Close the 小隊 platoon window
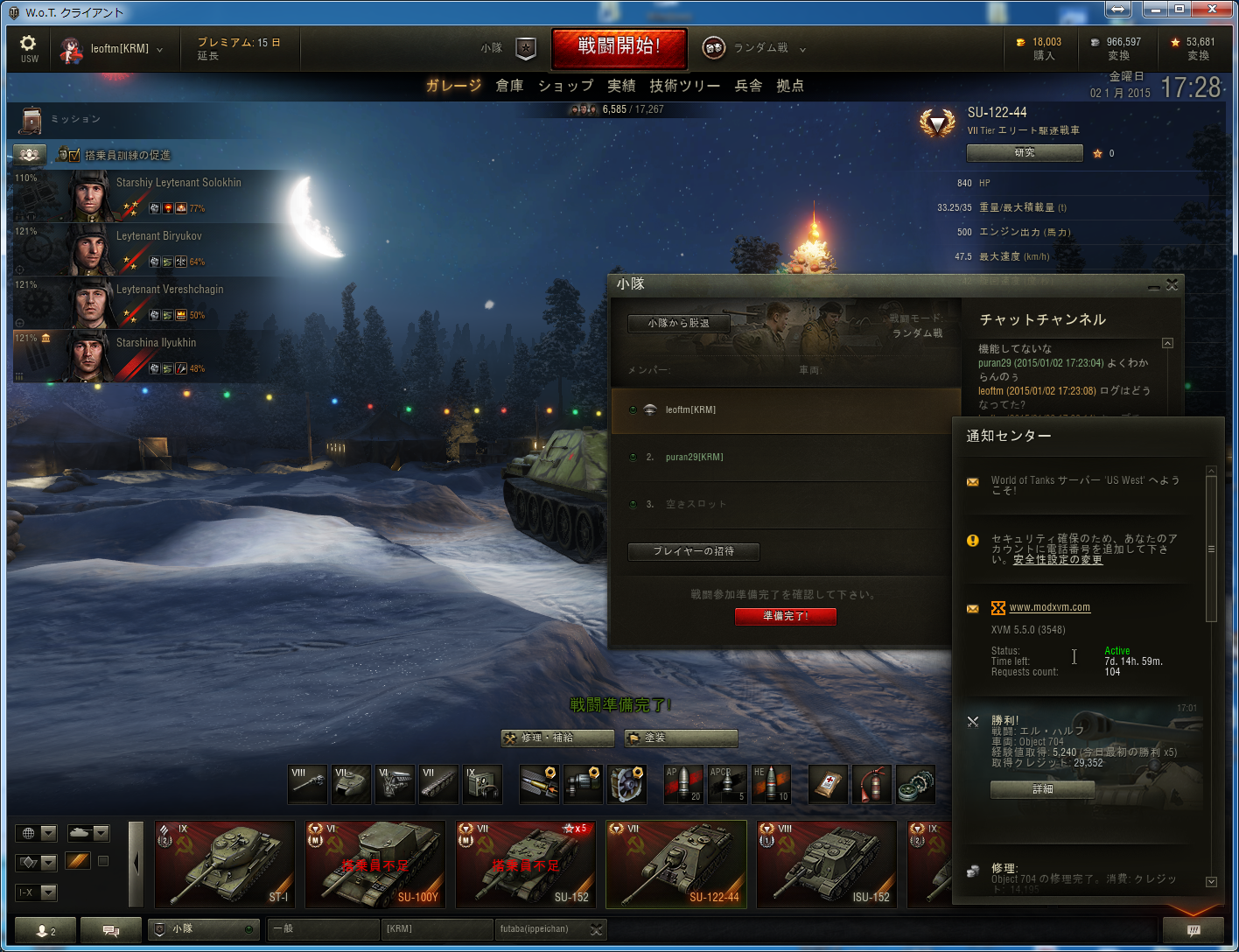 click(1172, 284)
